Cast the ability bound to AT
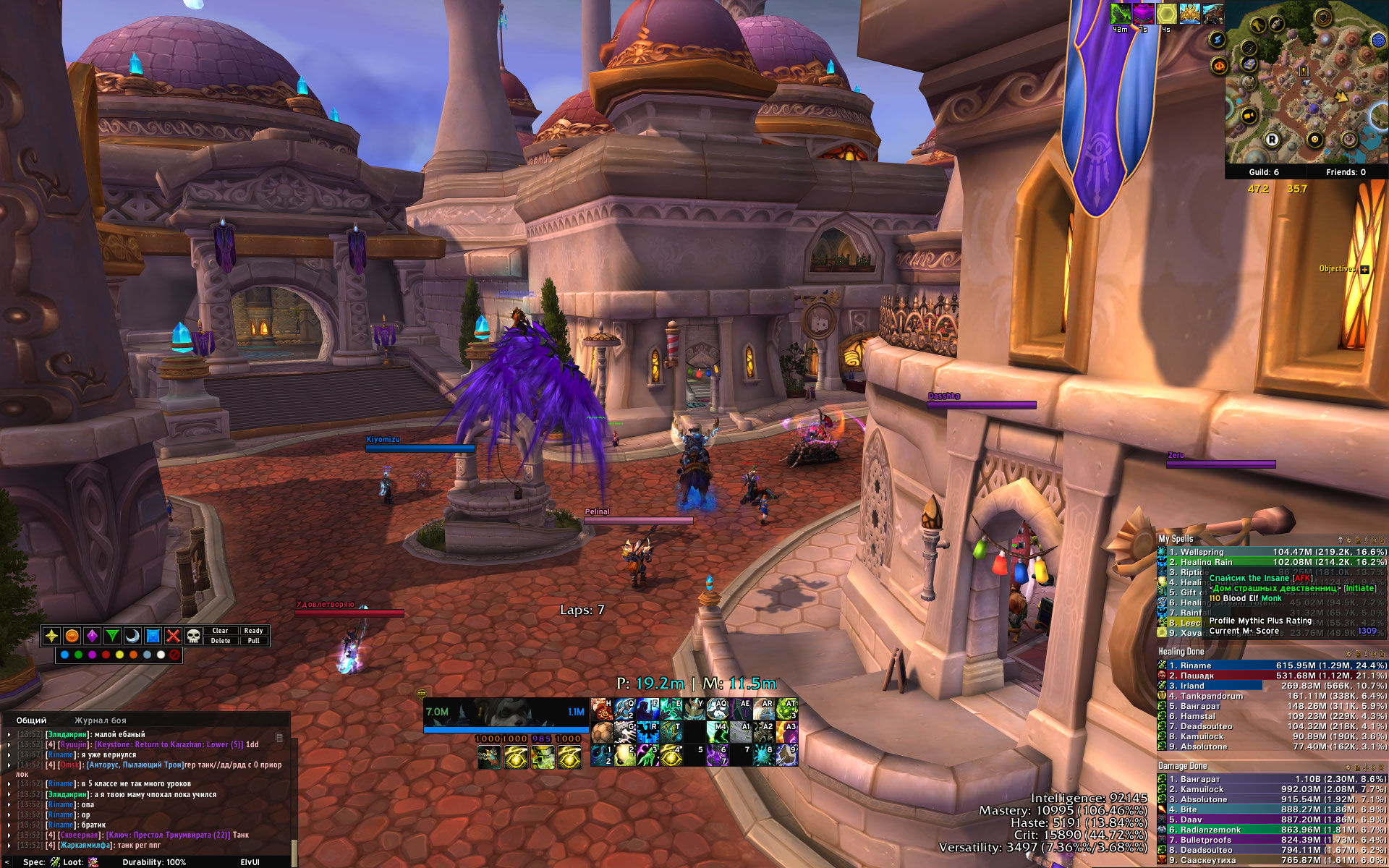The height and width of the screenshot is (868, 1389). tap(787, 710)
